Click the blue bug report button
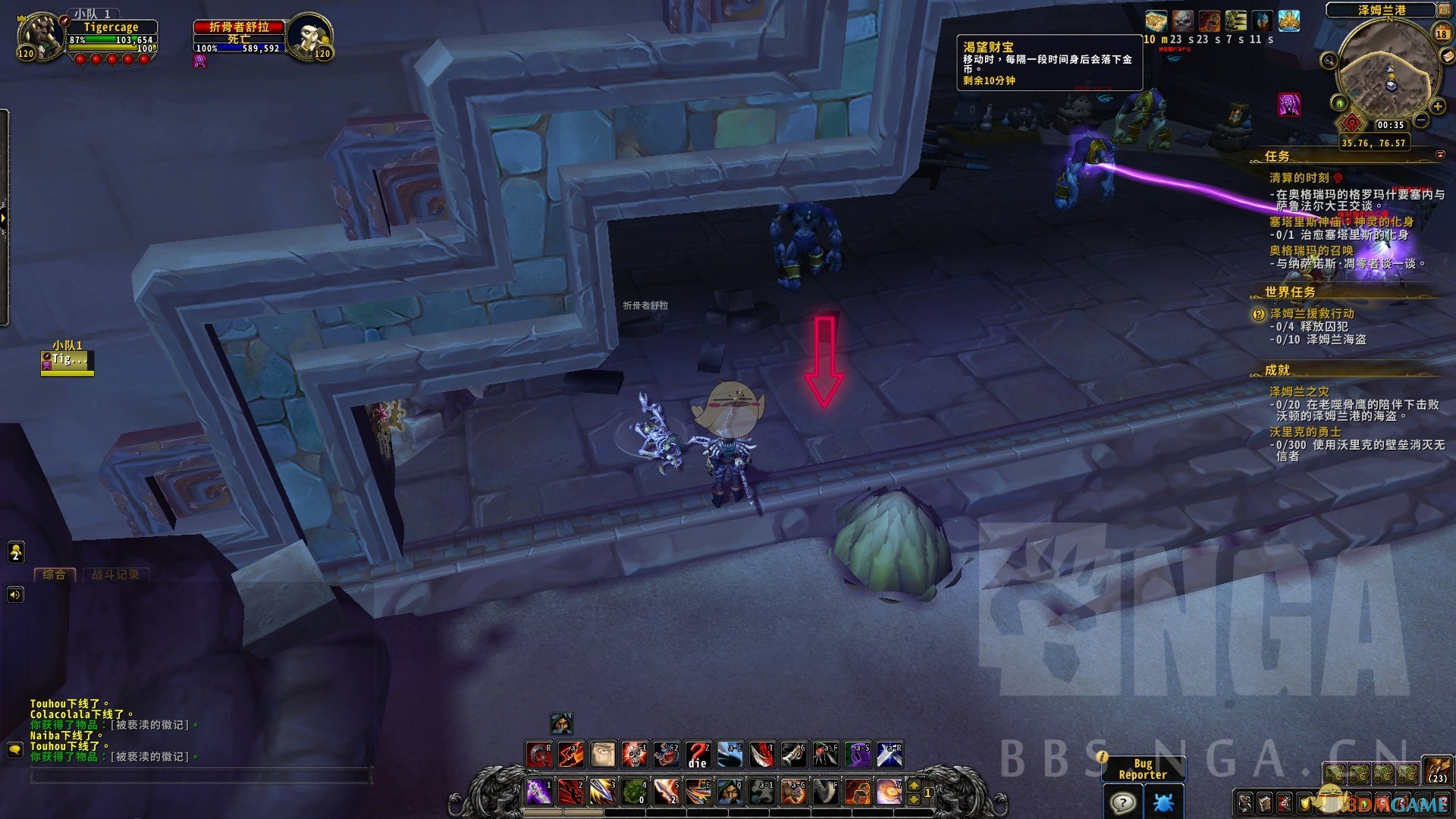 (1163, 802)
